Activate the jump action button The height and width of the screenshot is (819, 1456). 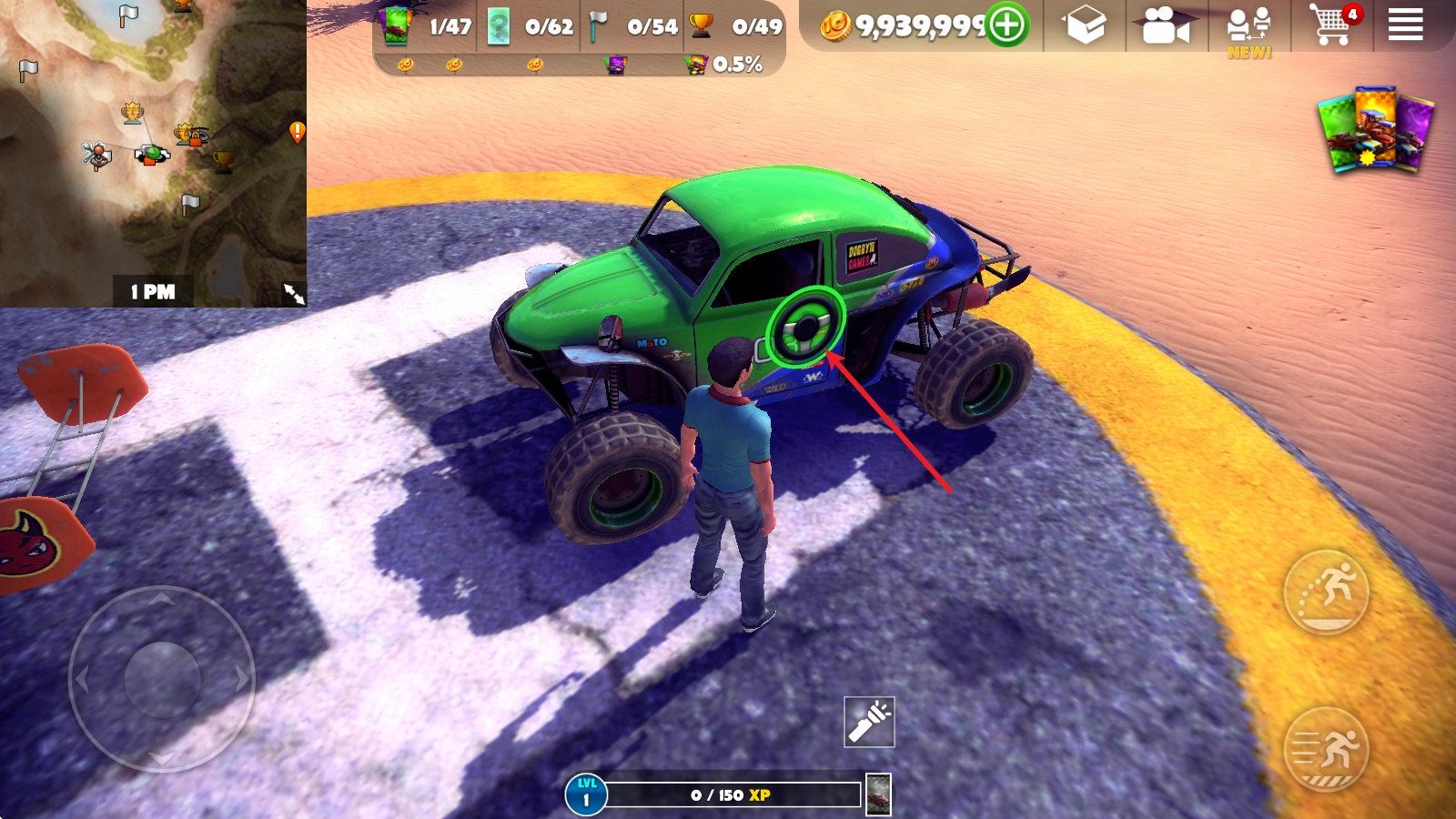click(x=1326, y=592)
